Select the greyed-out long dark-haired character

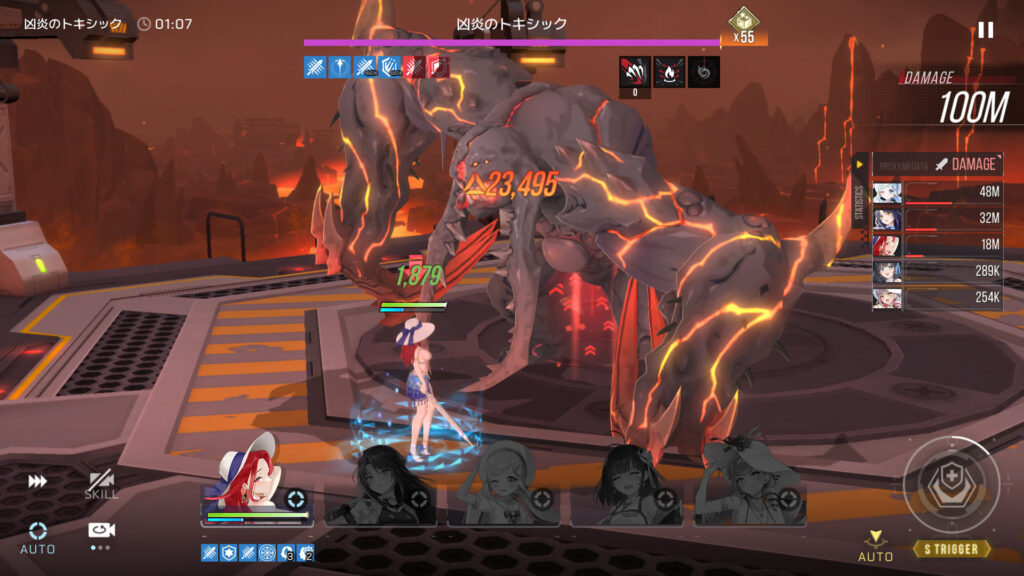[380, 487]
